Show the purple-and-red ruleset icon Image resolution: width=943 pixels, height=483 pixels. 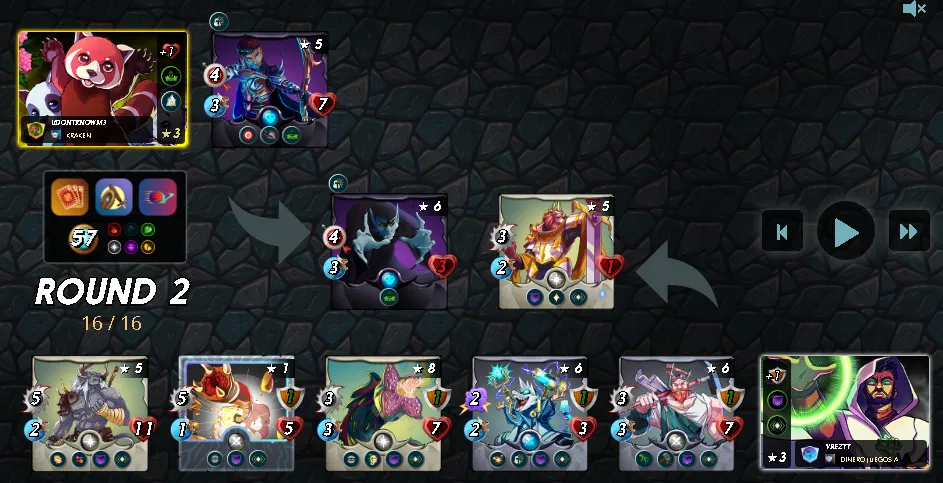pos(157,197)
